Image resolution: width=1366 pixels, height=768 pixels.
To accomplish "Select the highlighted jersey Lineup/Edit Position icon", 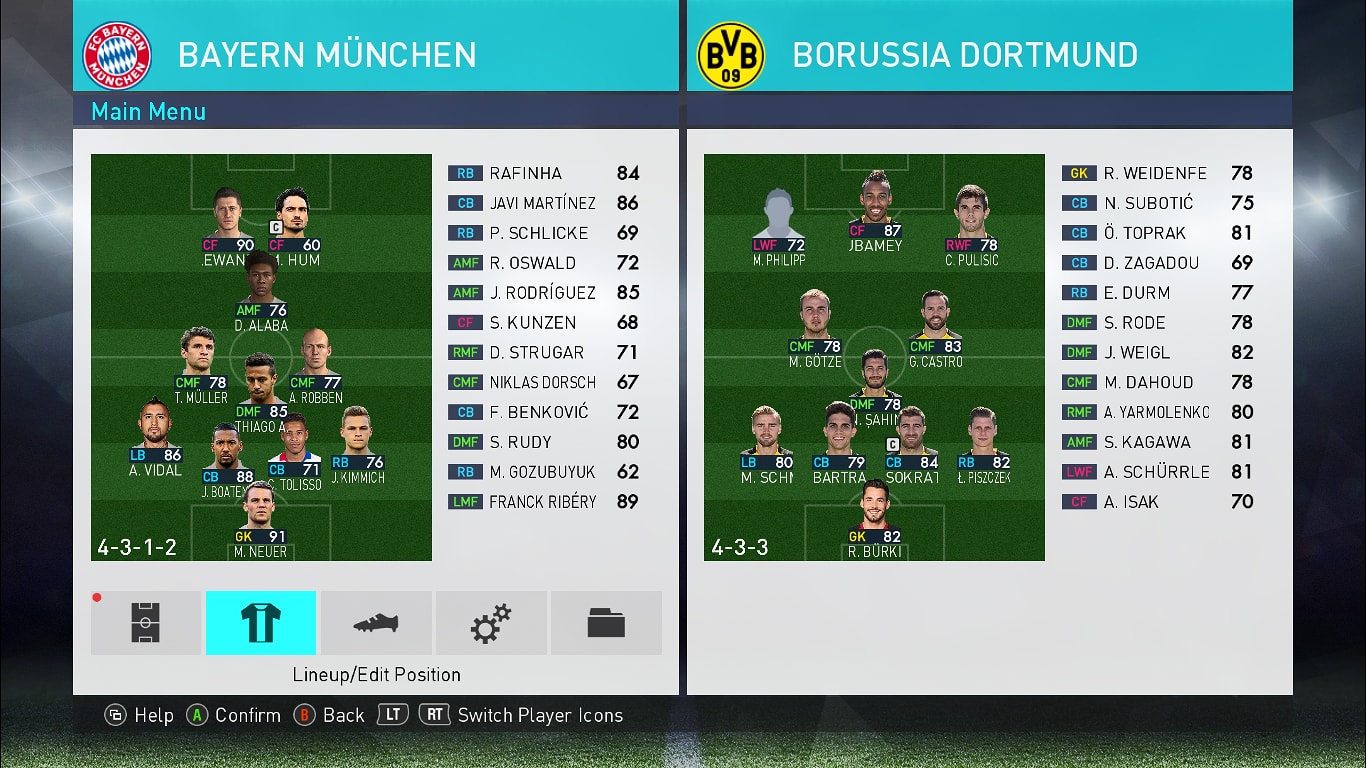I will pos(261,623).
